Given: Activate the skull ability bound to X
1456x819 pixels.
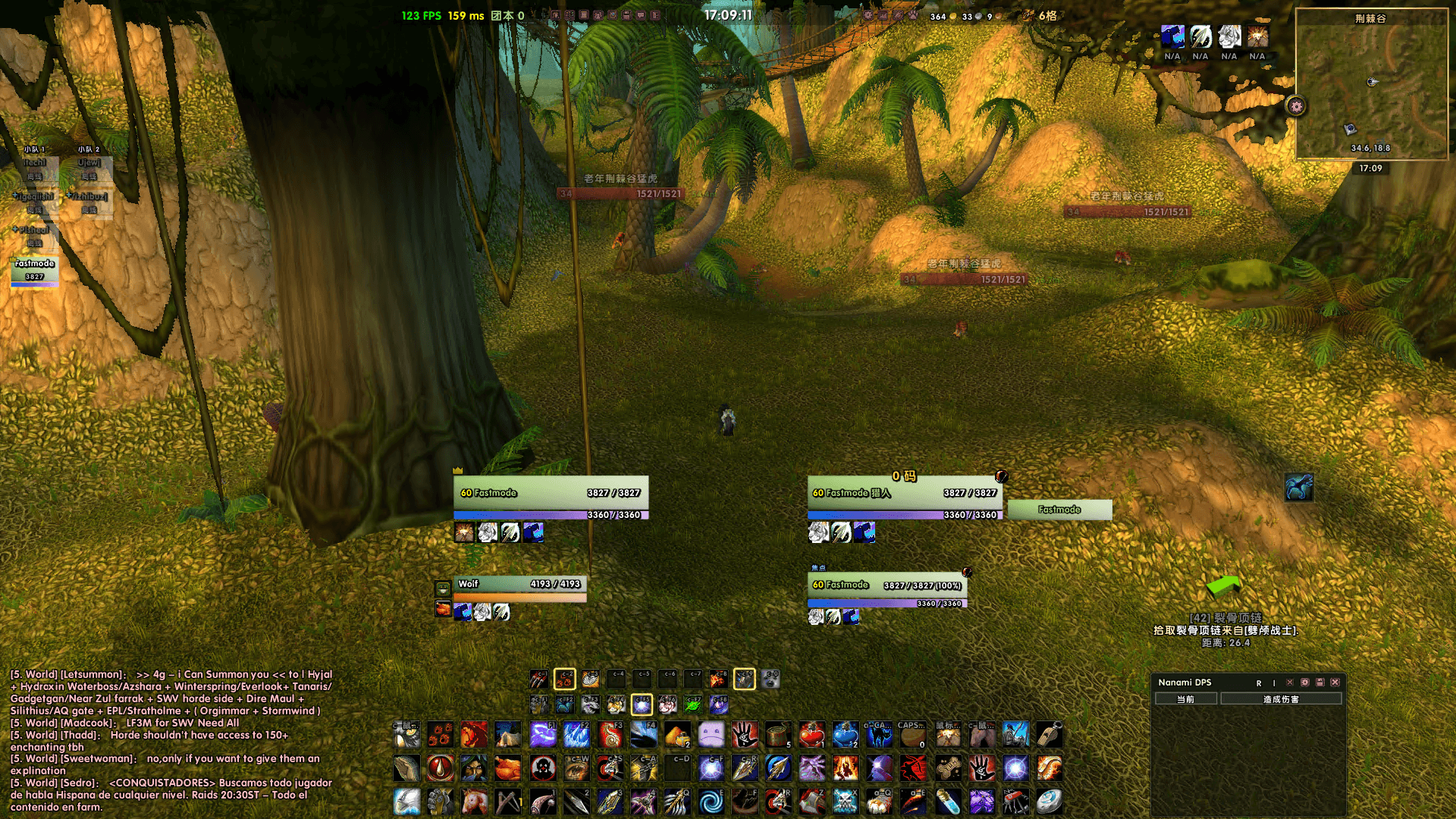Looking at the screenshot, I should click(x=845, y=801).
